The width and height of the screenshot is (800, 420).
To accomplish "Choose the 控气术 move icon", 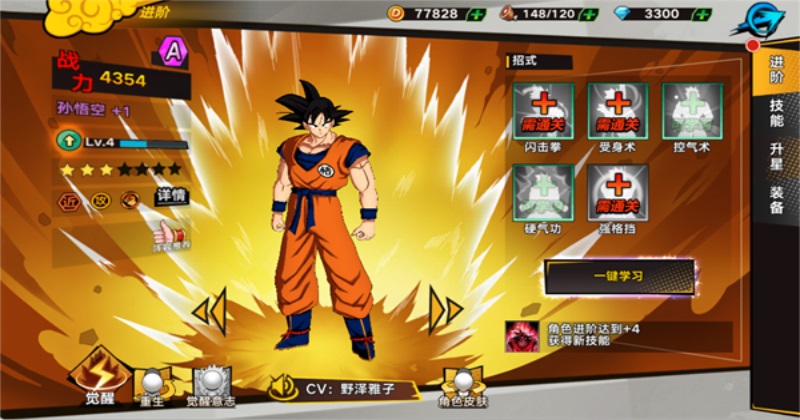I will (x=691, y=111).
